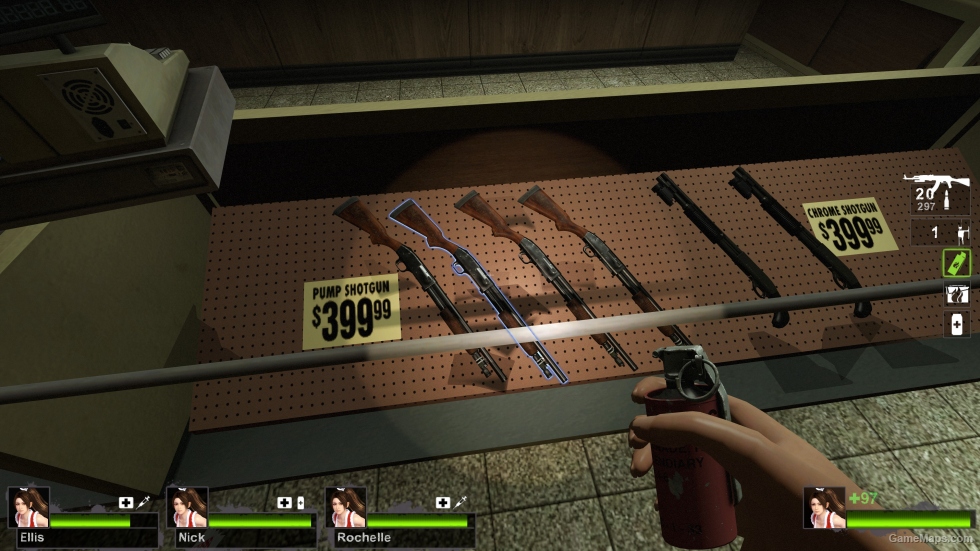Select the pain pills bottle slot
This screenshot has height=551, width=980.
[x=956, y=324]
